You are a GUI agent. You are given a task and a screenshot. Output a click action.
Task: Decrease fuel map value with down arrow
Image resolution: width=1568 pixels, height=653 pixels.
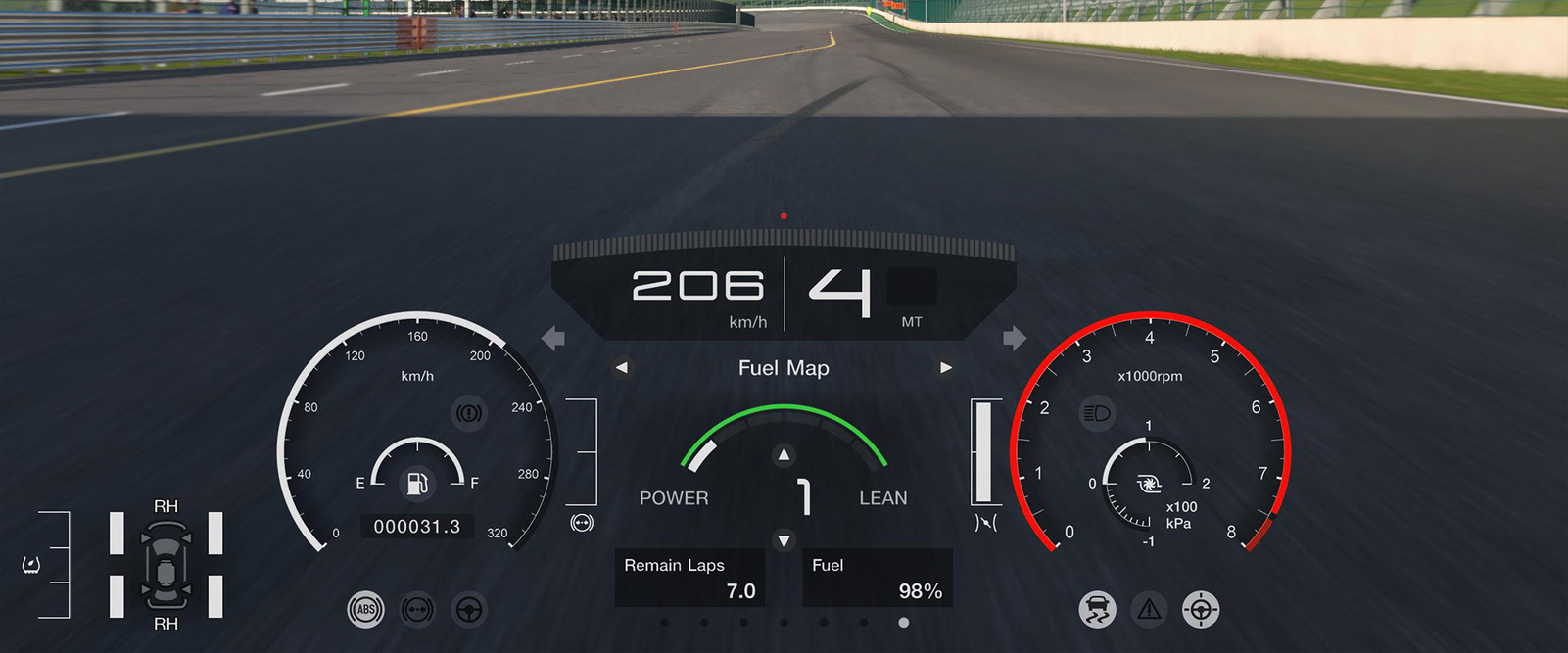pyautogui.click(x=784, y=540)
